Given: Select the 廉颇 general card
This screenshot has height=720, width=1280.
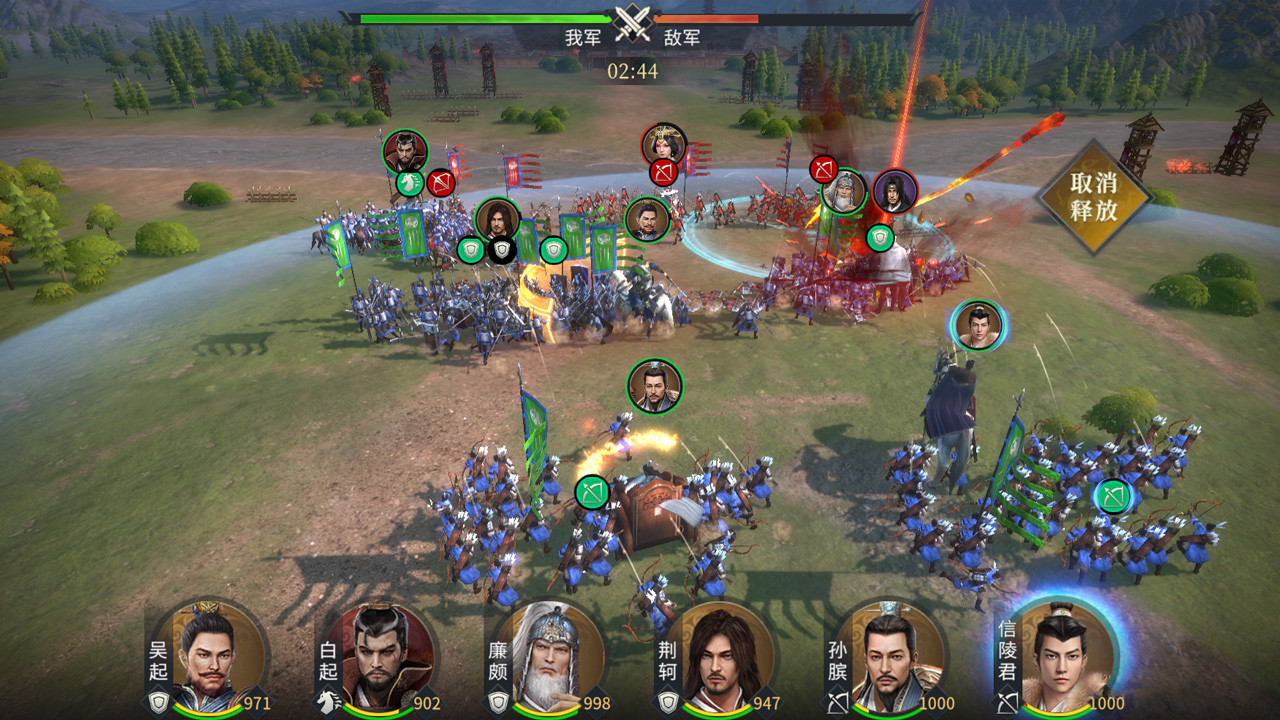Looking at the screenshot, I should (550, 658).
